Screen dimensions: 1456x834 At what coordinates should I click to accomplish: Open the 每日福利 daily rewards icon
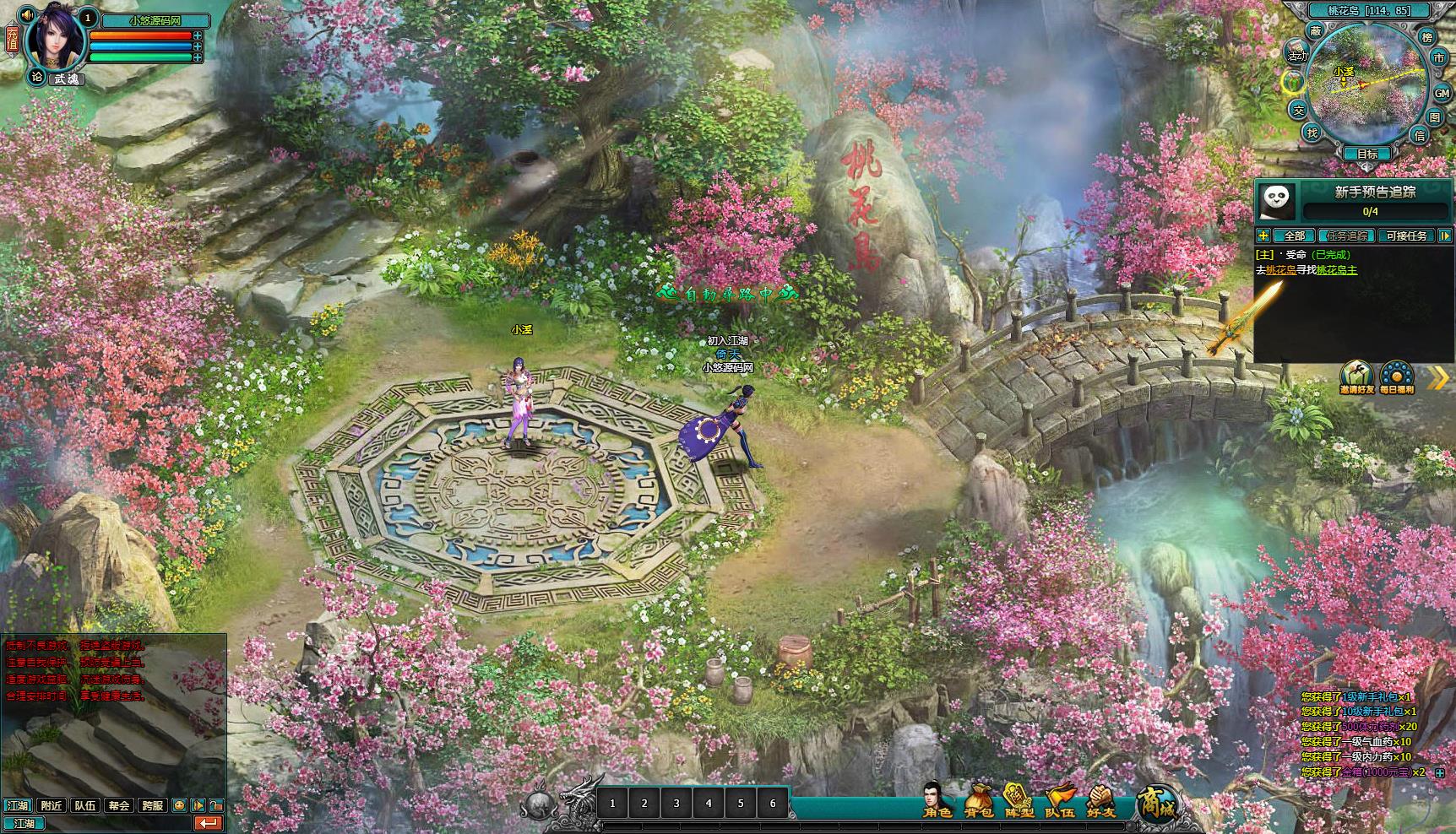[1396, 376]
